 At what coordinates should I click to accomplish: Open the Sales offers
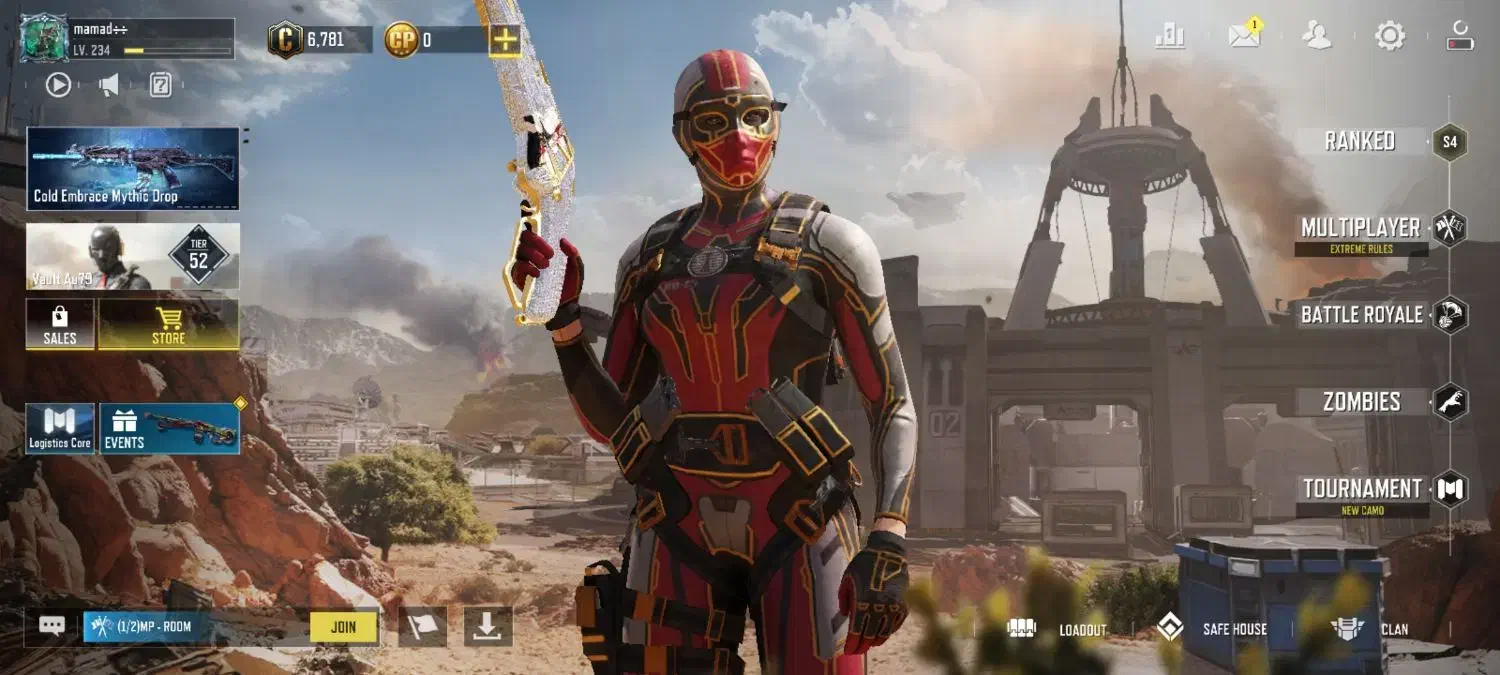click(60, 325)
